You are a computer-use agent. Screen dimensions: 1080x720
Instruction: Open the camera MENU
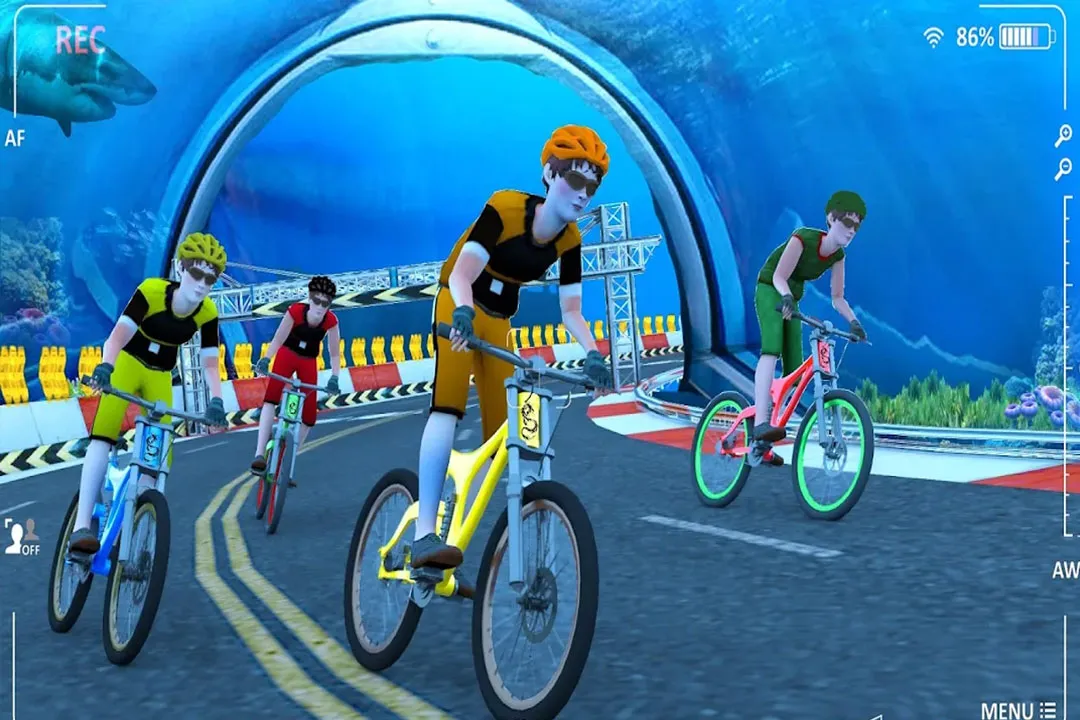(x=1018, y=710)
